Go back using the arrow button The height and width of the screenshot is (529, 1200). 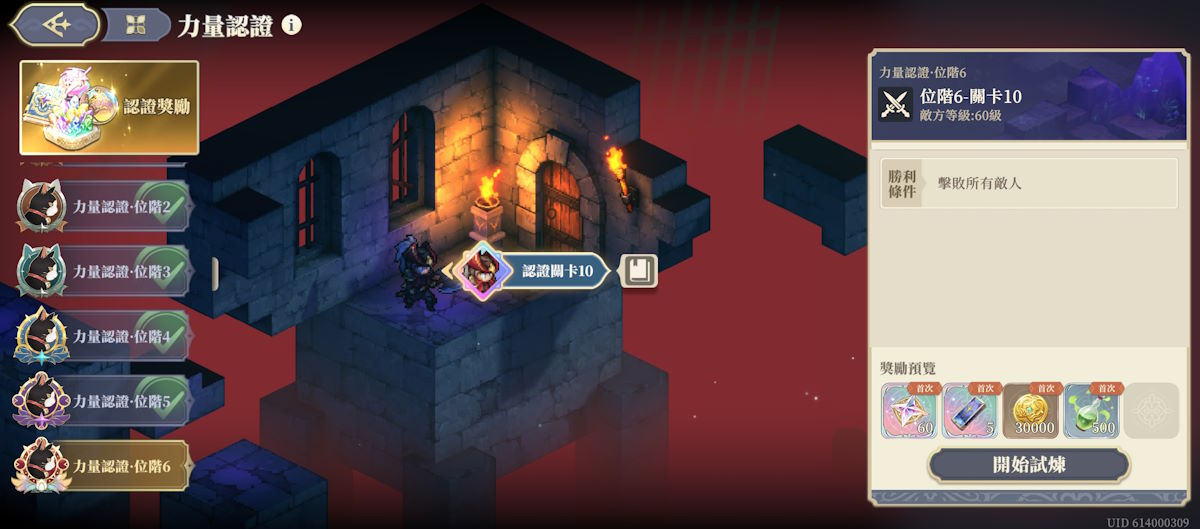pyautogui.click(x=56, y=25)
